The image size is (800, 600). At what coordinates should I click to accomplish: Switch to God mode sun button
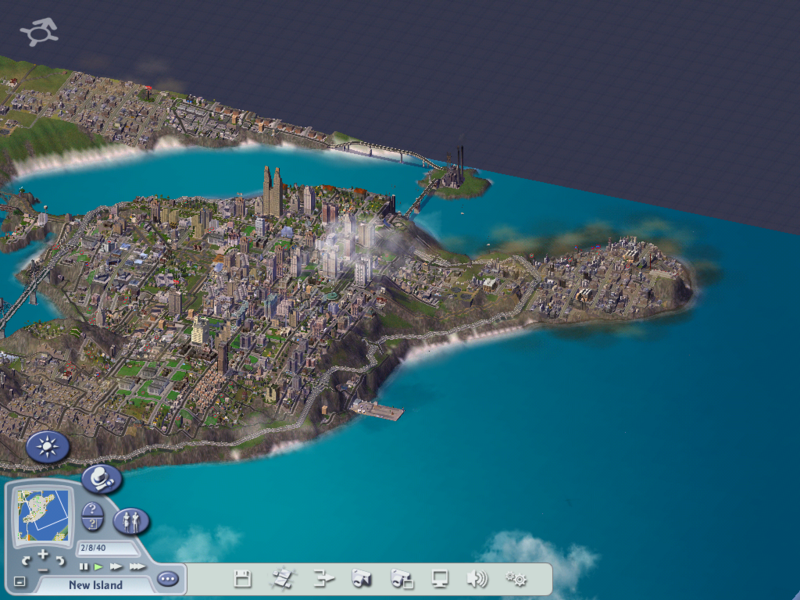click(x=47, y=446)
